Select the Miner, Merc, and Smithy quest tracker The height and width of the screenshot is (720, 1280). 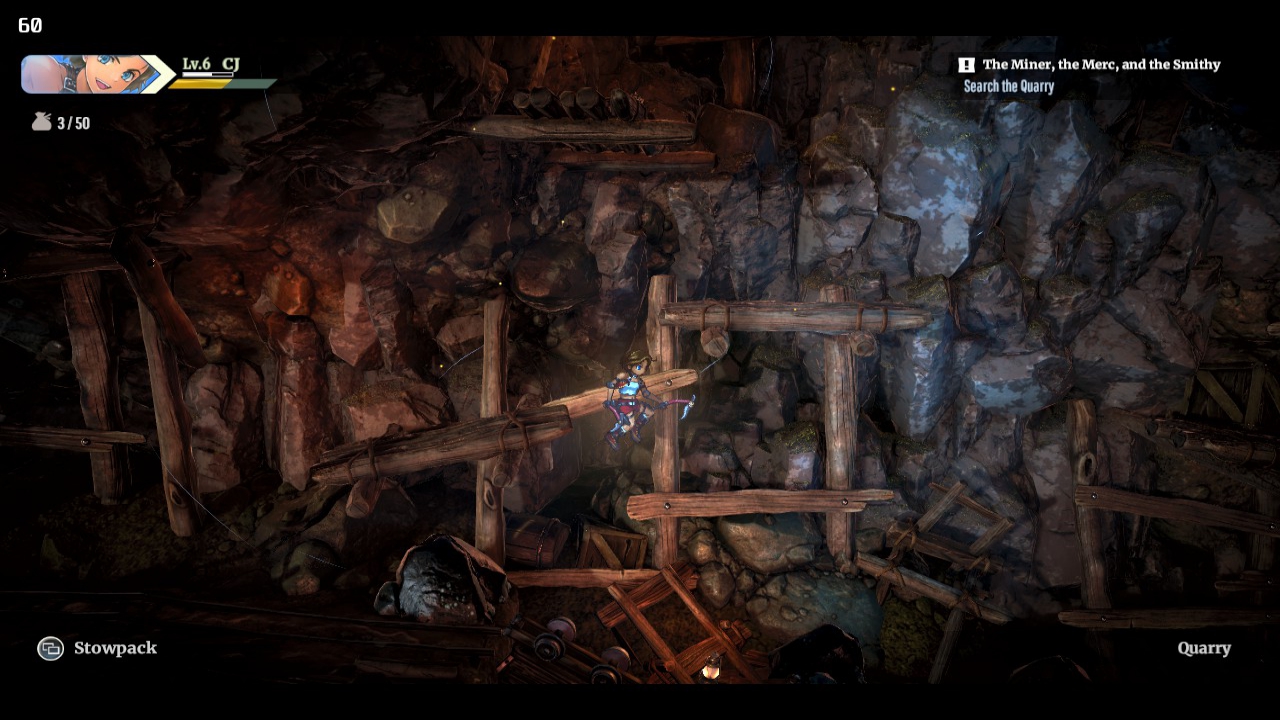click(x=1100, y=65)
